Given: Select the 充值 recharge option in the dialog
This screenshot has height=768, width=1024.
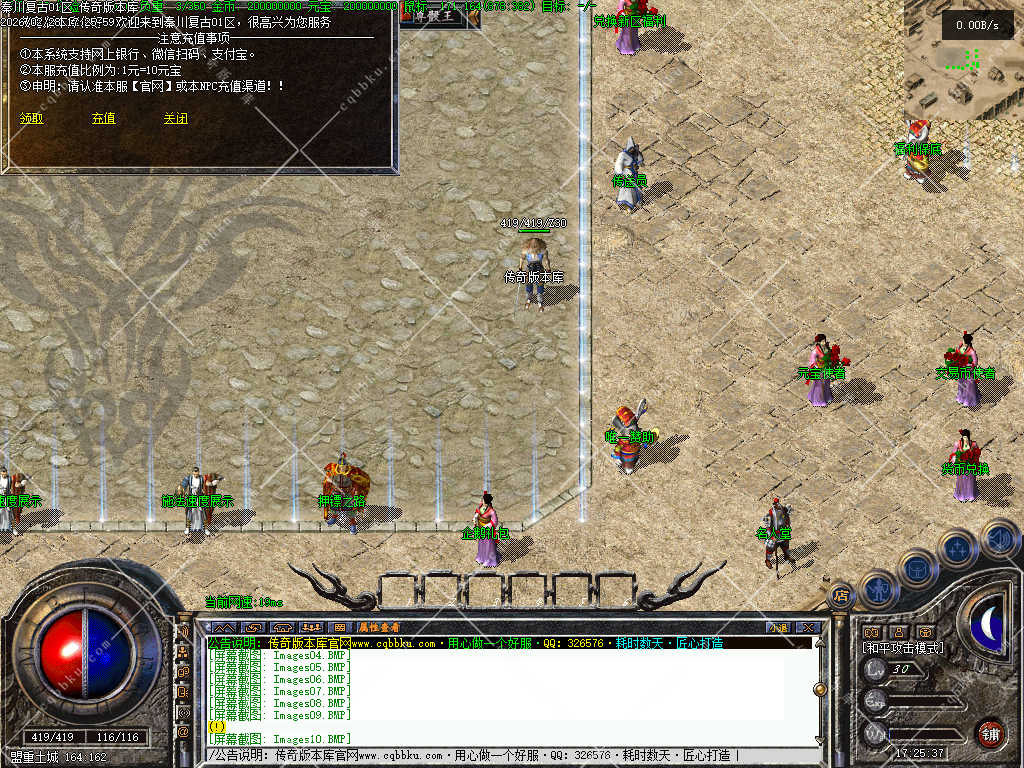Looking at the screenshot, I should [103, 118].
